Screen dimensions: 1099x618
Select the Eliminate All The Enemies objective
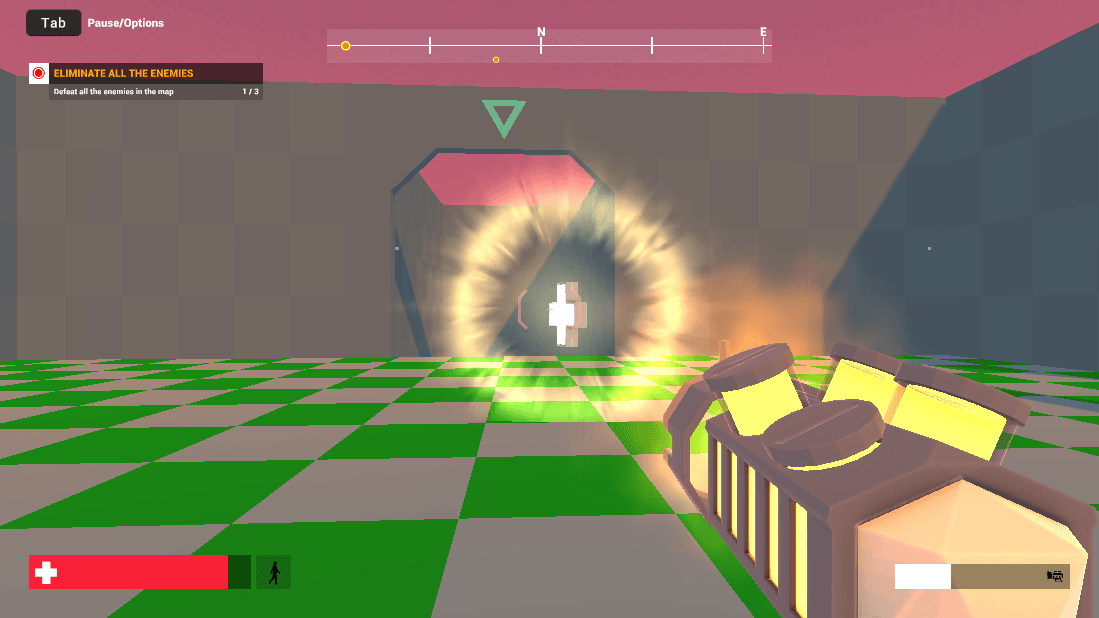pyautogui.click(x=123, y=73)
